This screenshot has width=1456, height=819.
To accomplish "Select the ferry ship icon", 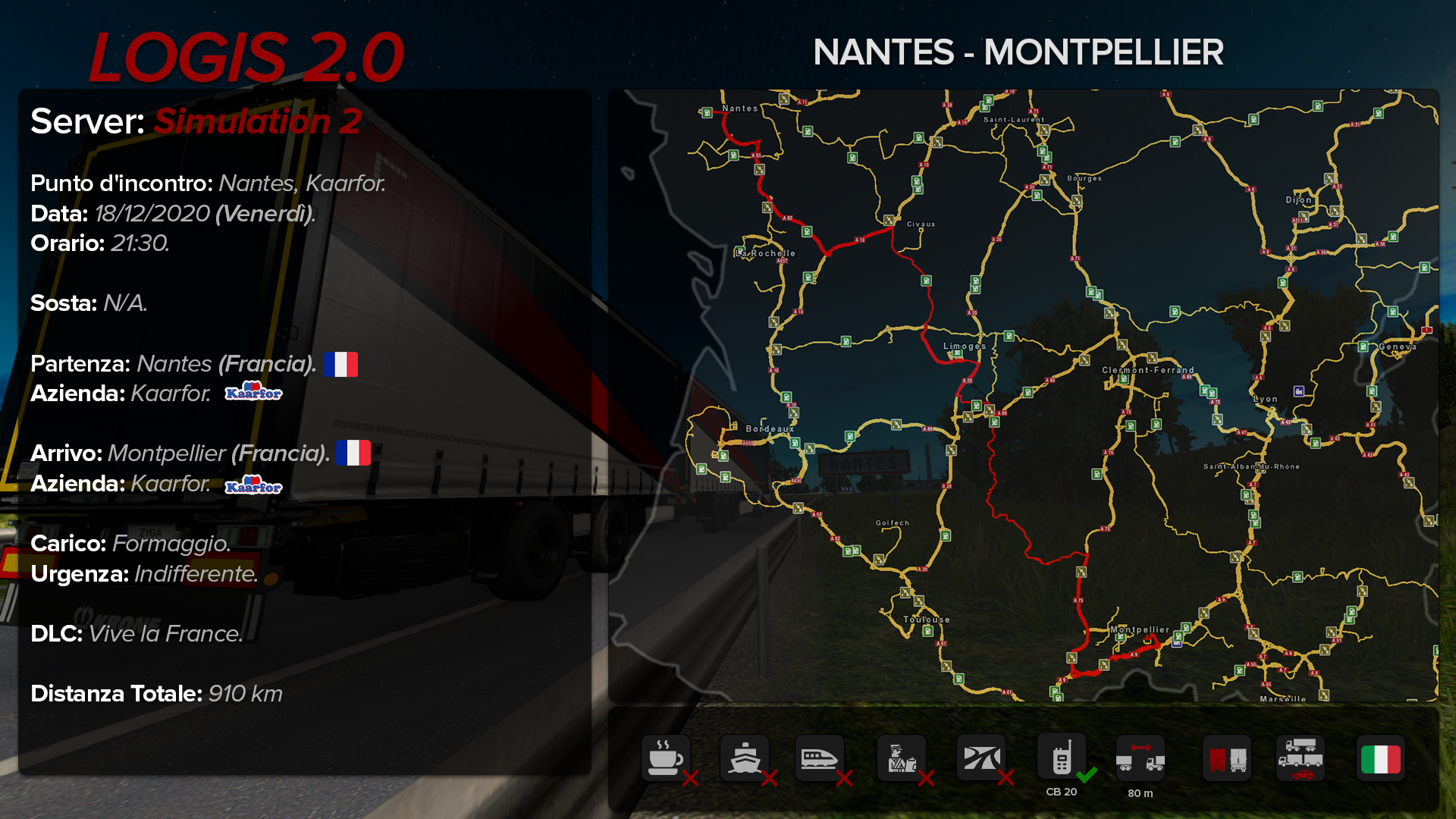I will pyautogui.click(x=744, y=758).
